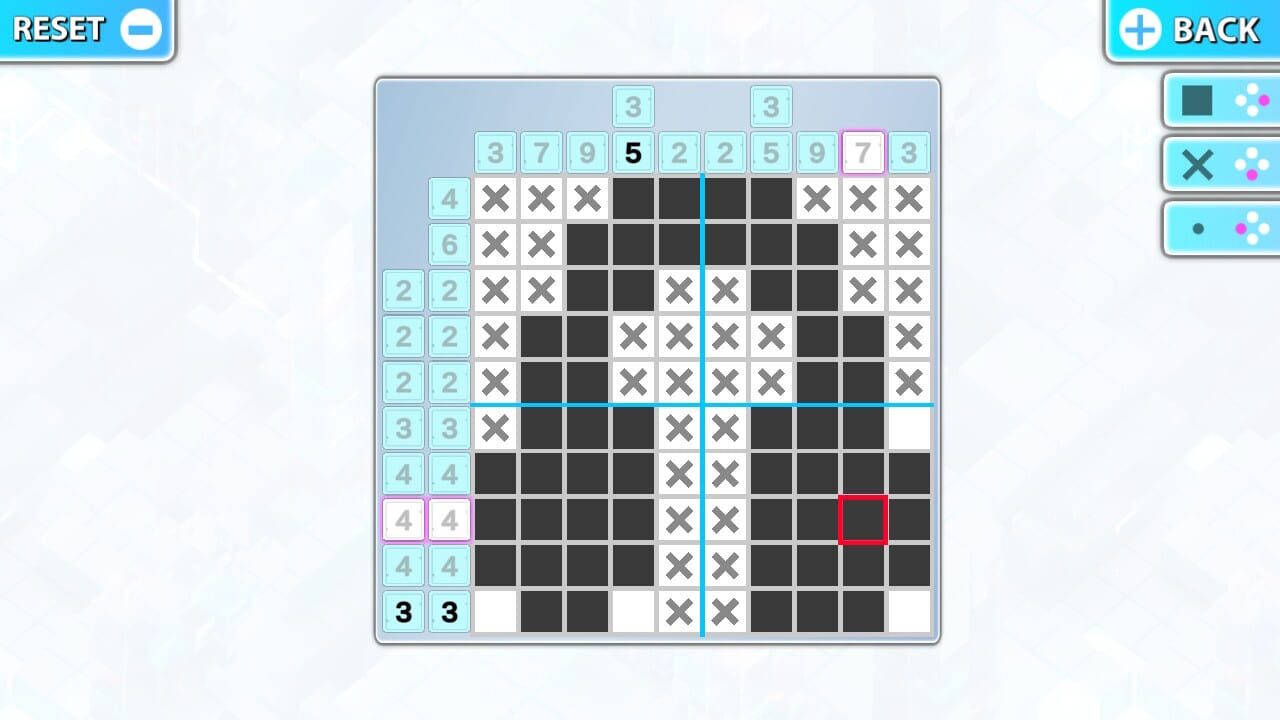Click the bold 3 3 row clues

click(426, 611)
